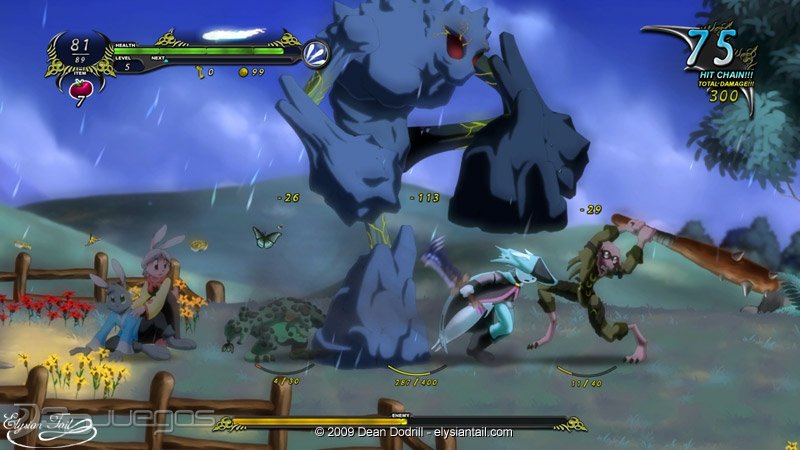This screenshot has height=450, width=800.
Task: Activate the round blue-and-white ability emblem
Action: click(x=316, y=52)
